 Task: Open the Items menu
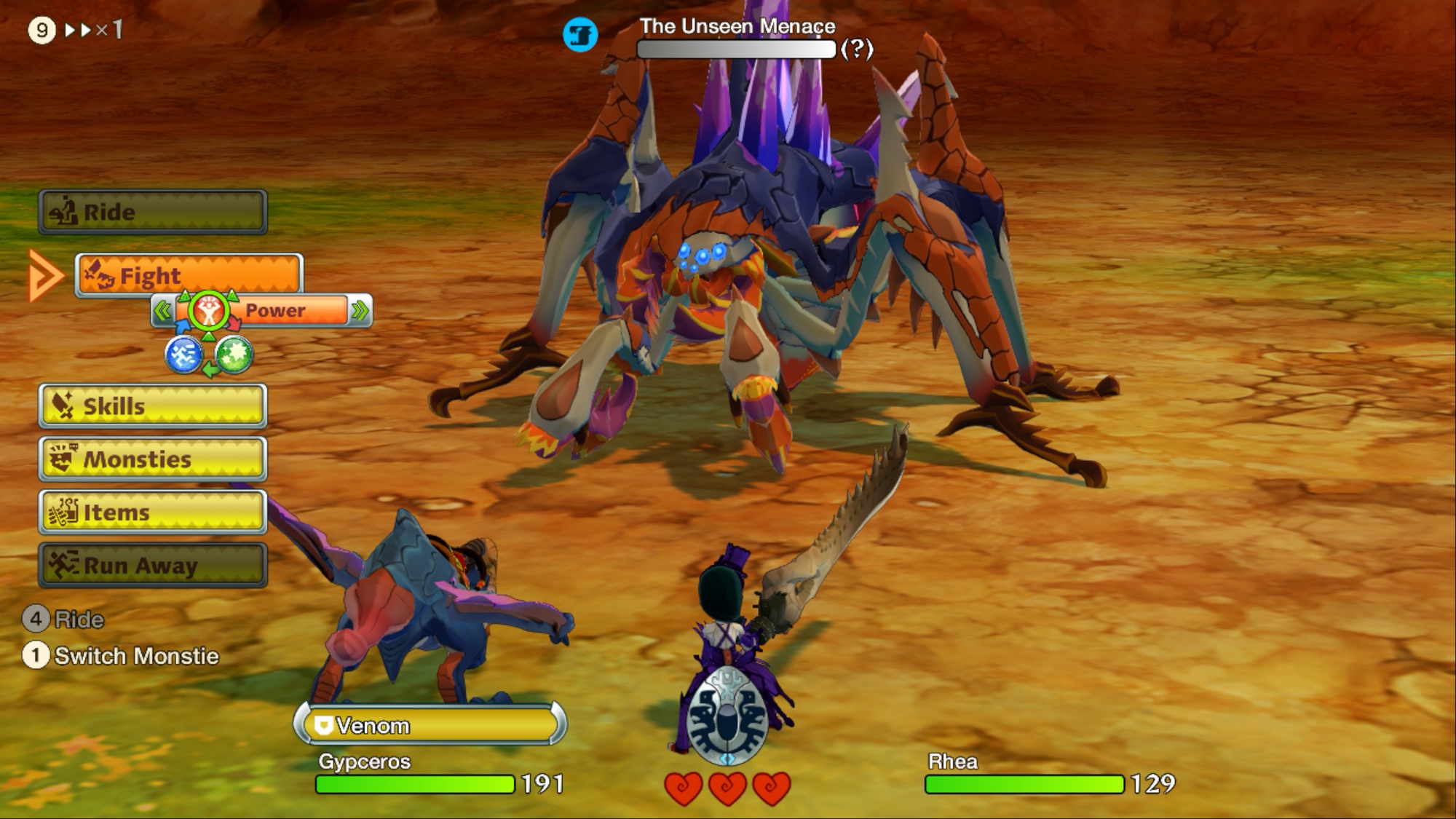point(153,512)
